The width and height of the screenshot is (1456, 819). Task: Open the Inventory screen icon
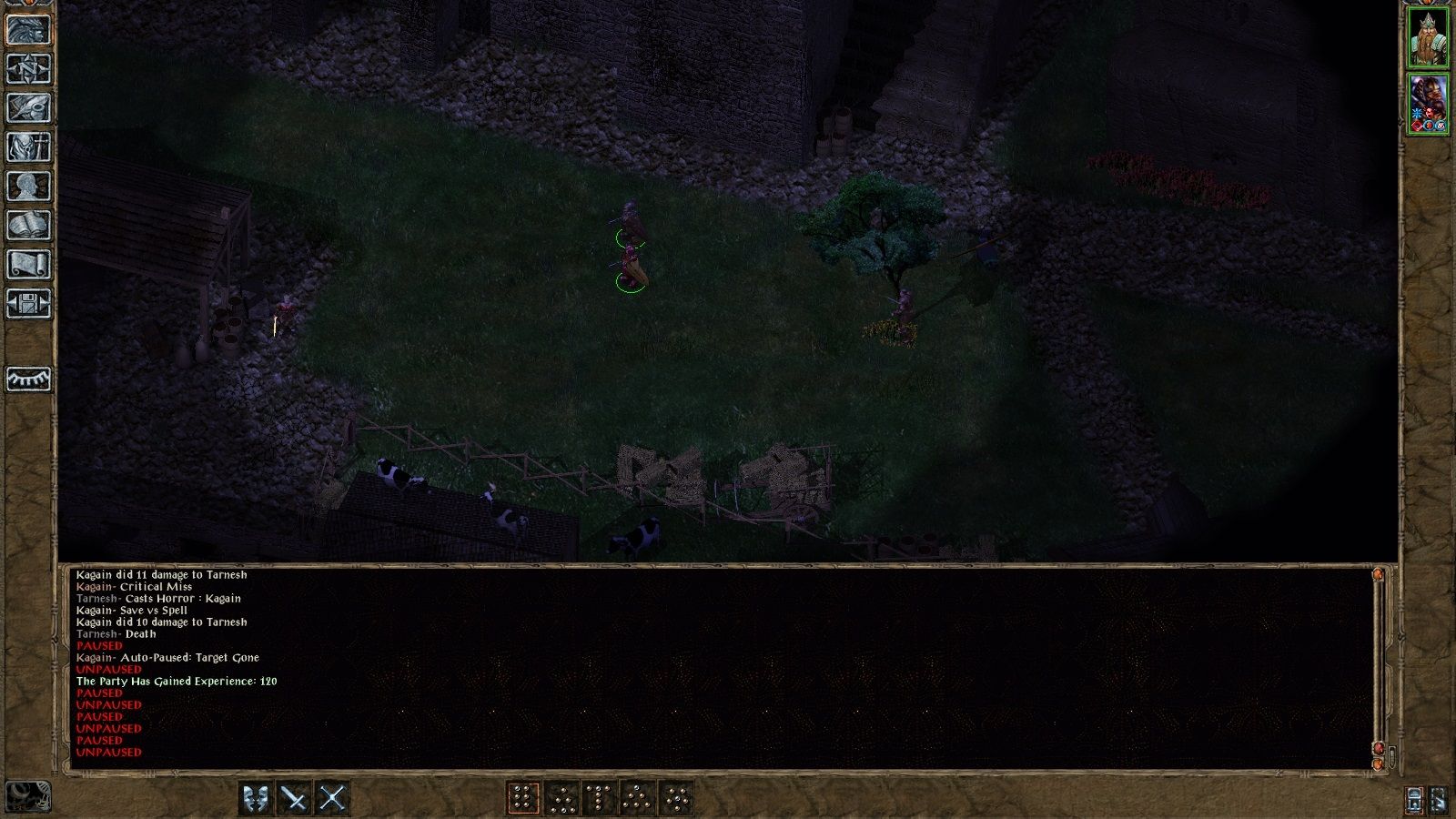(x=26, y=144)
